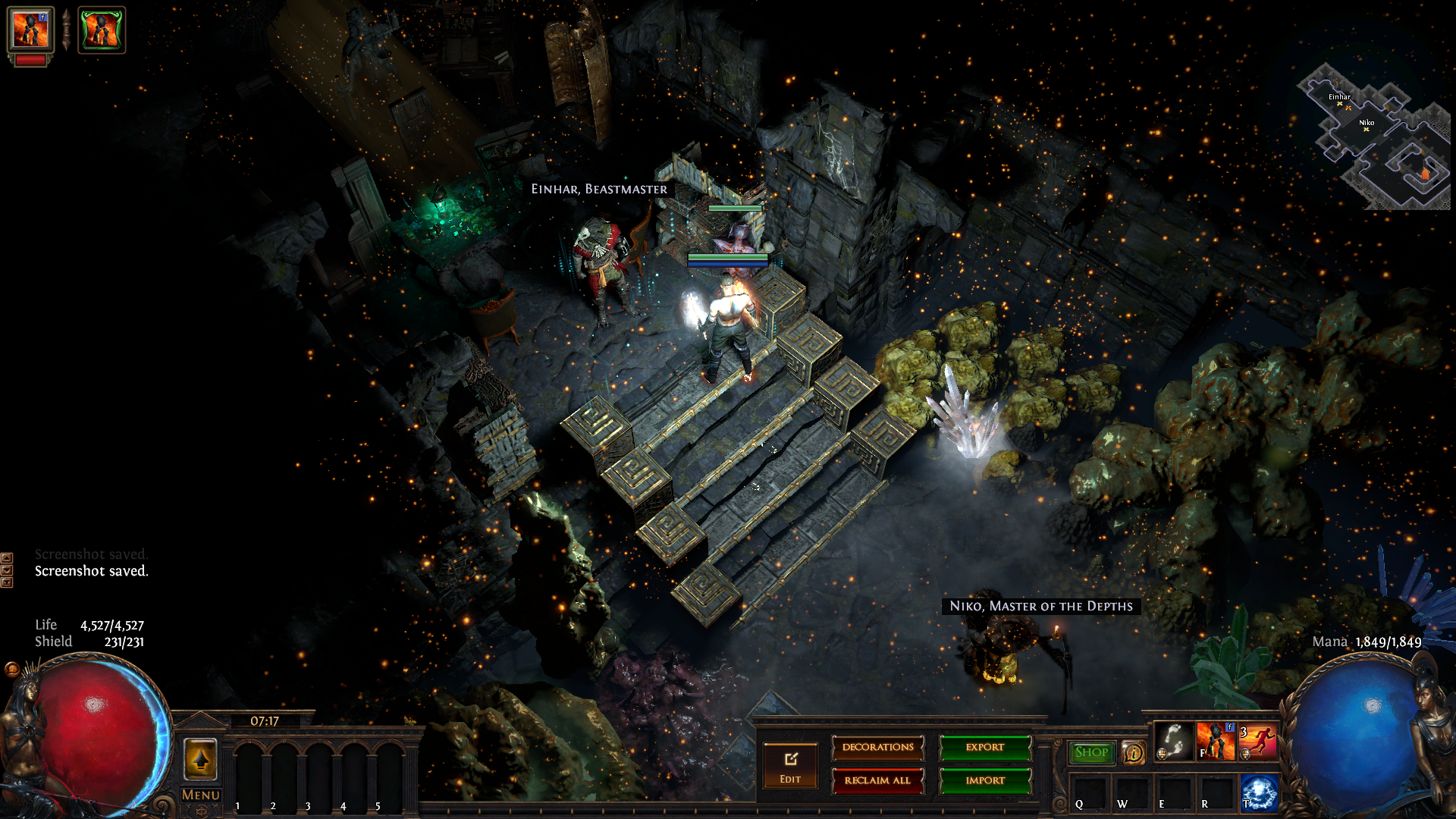Viewport: 1456px width, 819px height.
Task: Select the running figure skill slot
Action: (x=1258, y=741)
